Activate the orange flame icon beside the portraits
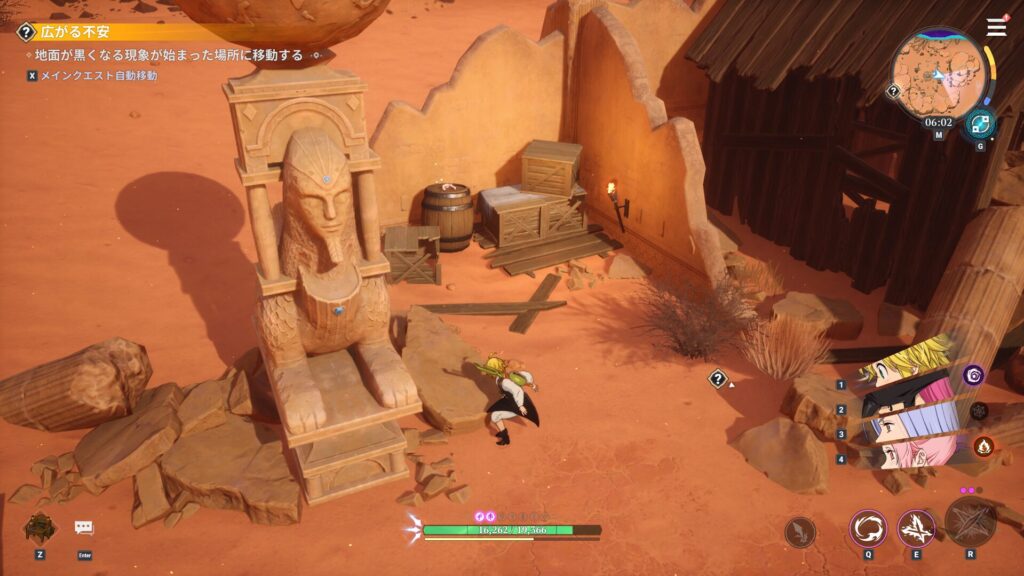 981,446
